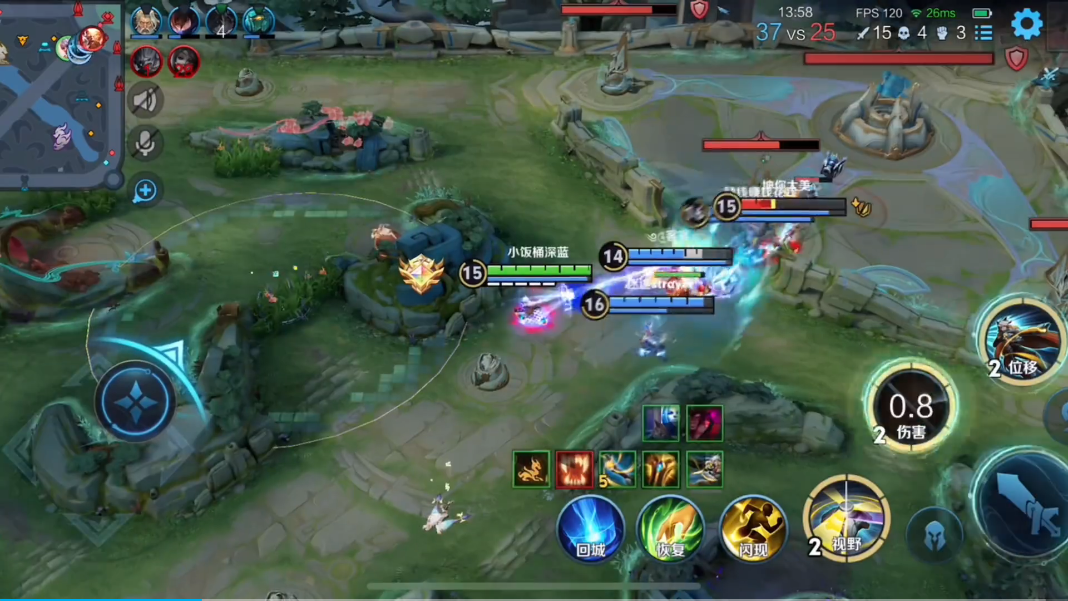Toggle the muted speaker icon
This screenshot has height=601, width=1068.
[x=146, y=100]
